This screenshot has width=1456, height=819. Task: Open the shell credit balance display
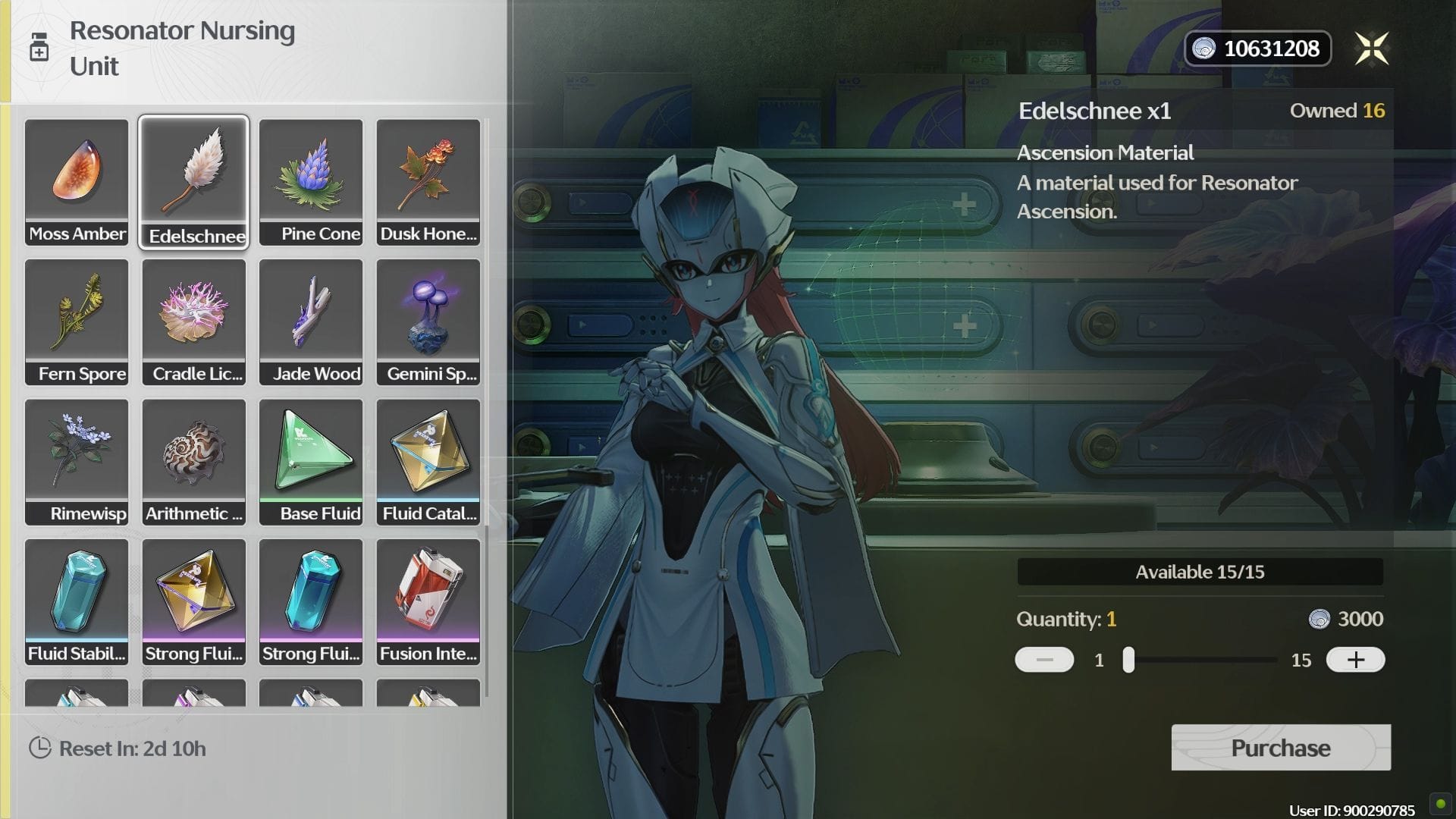(1257, 48)
